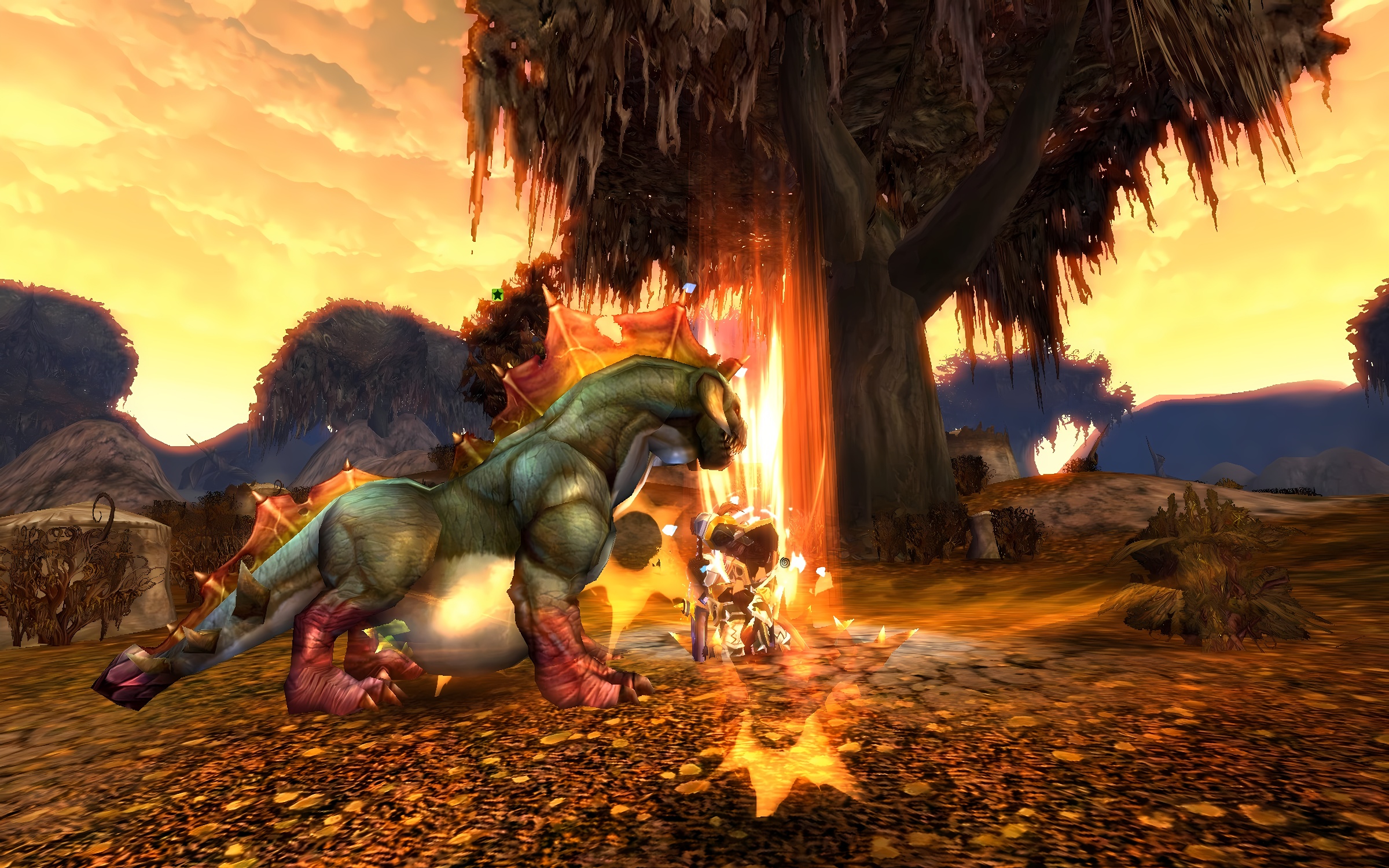Viewport: 1389px width, 868px height.
Task: Click the small green star marker icon
Action: pos(497,295)
